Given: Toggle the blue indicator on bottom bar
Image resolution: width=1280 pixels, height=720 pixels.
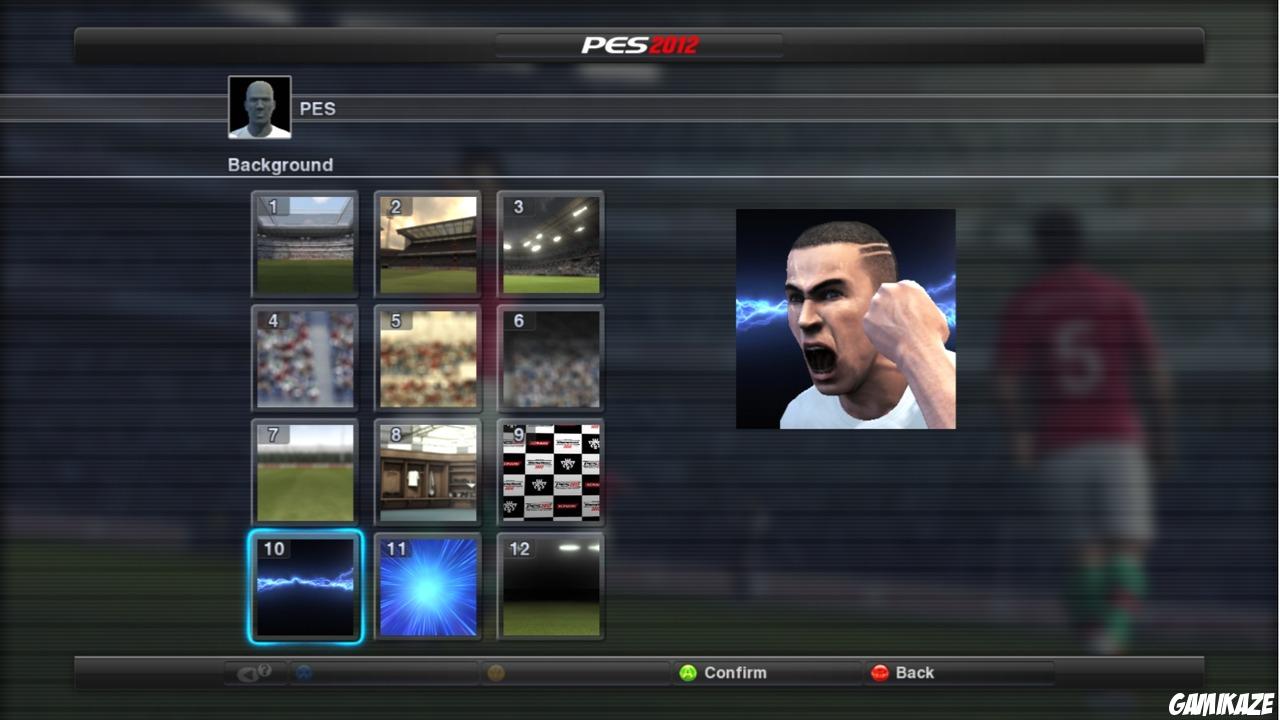Looking at the screenshot, I should point(306,673).
